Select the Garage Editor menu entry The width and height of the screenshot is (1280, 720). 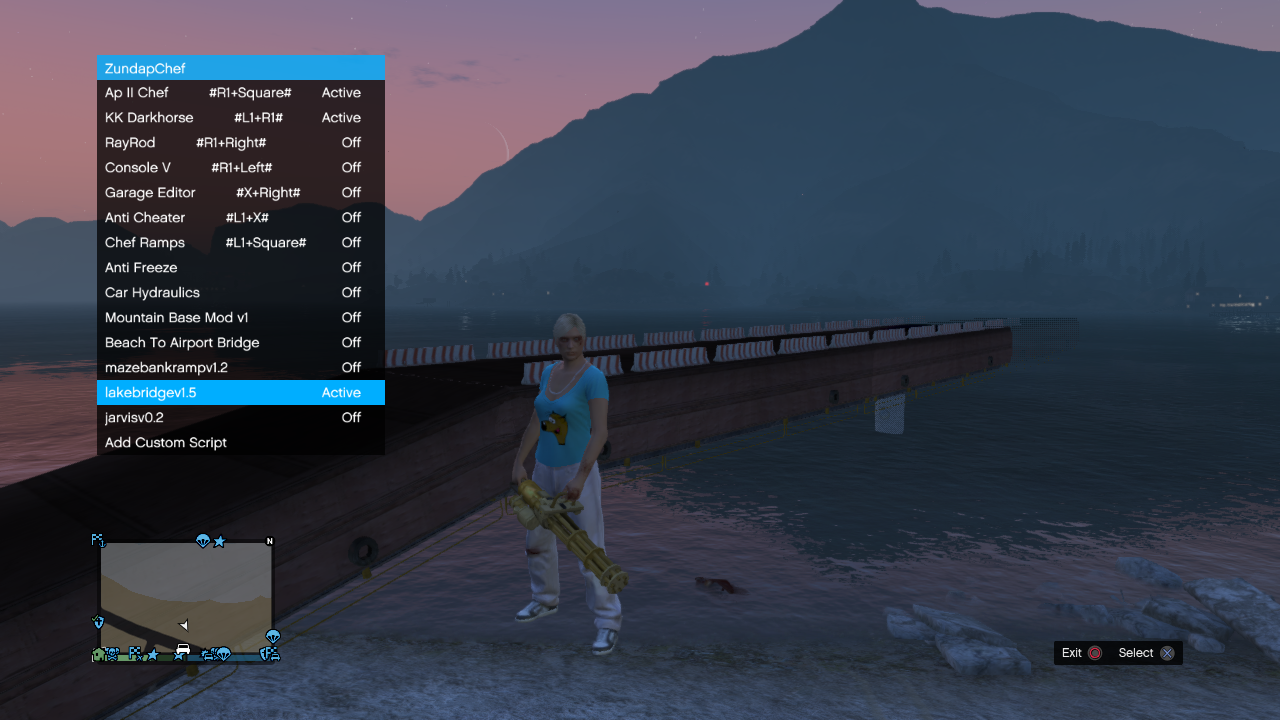(x=240, y=192)
